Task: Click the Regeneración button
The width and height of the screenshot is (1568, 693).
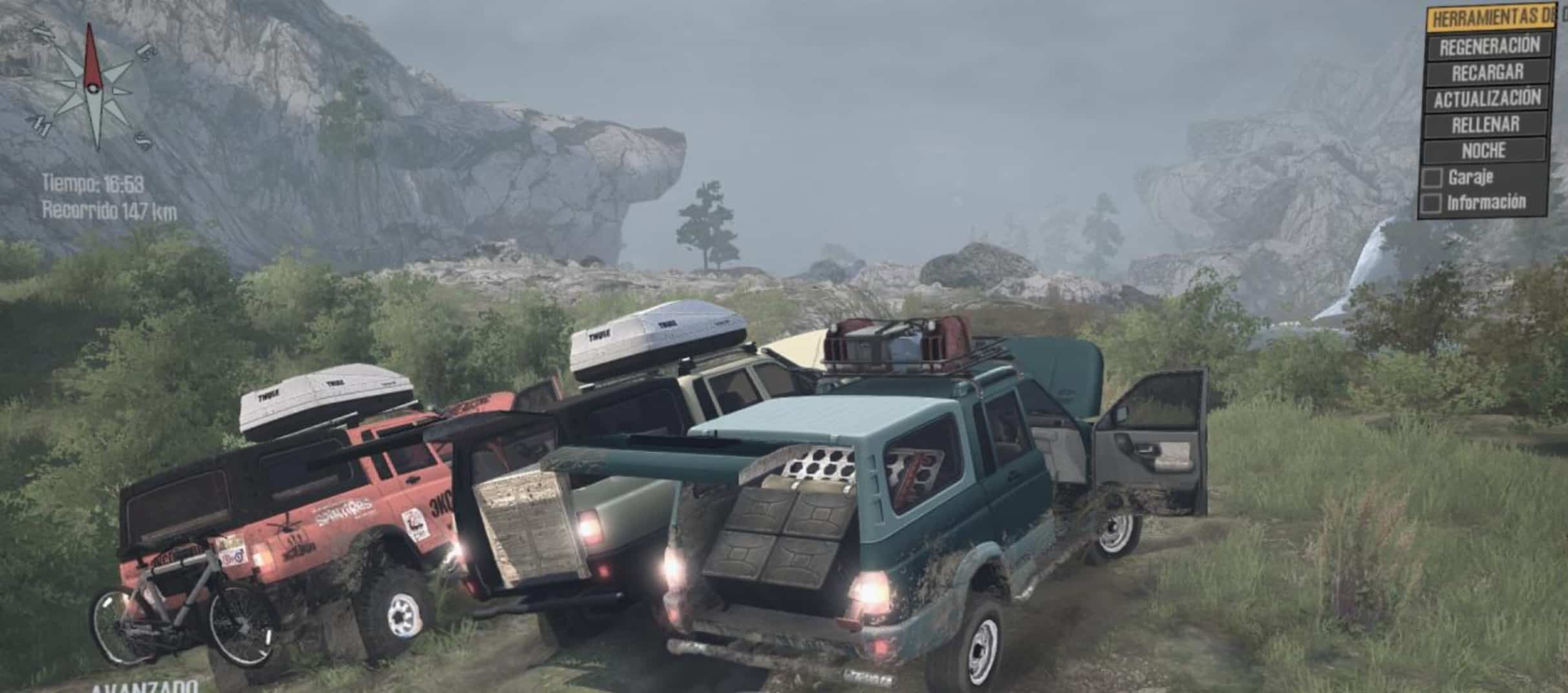Action: (x=1489, y=46)
